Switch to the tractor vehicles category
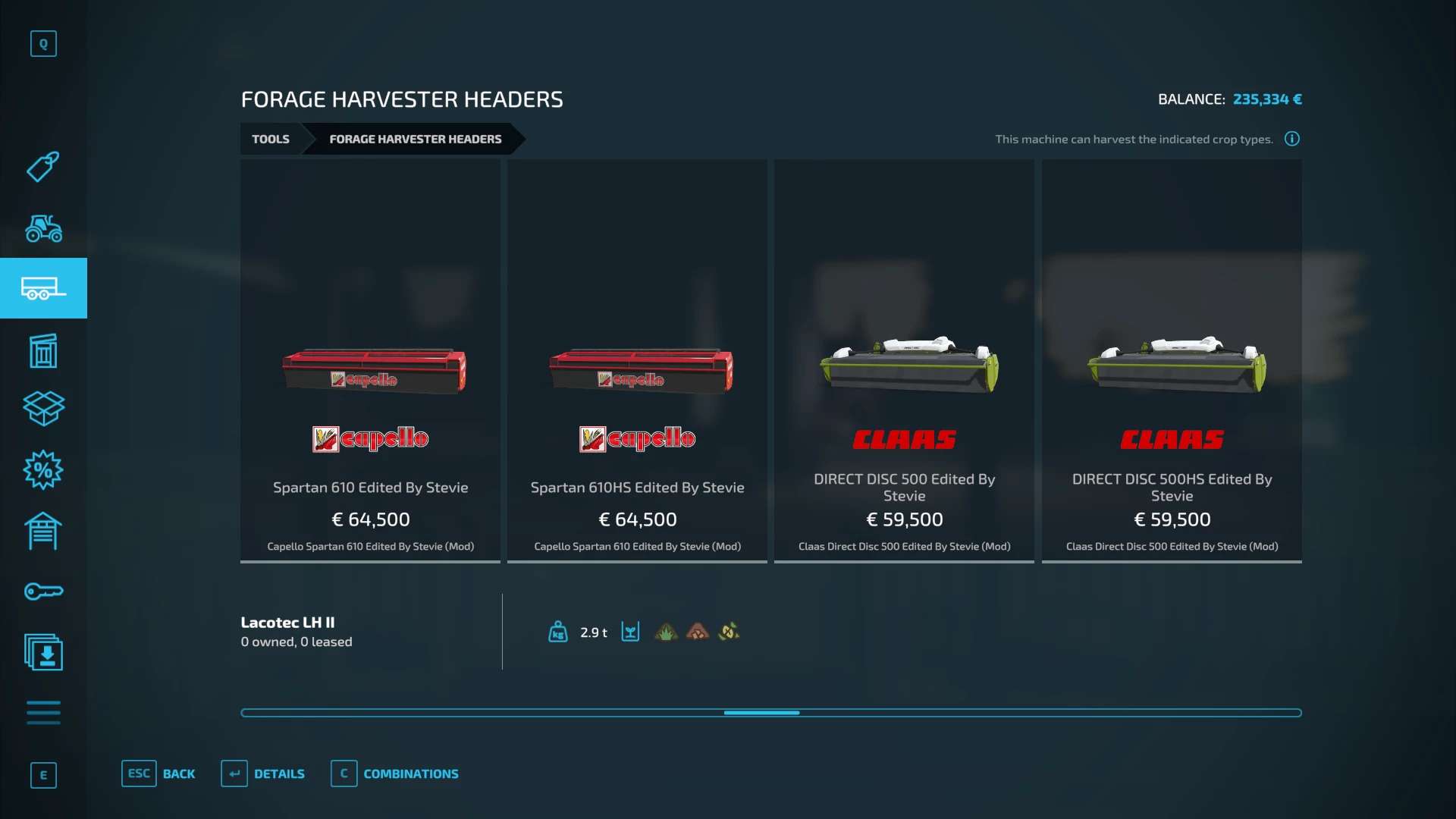Image resolution: width=1456 pixels, height=819 pixels. coord(43,227)
